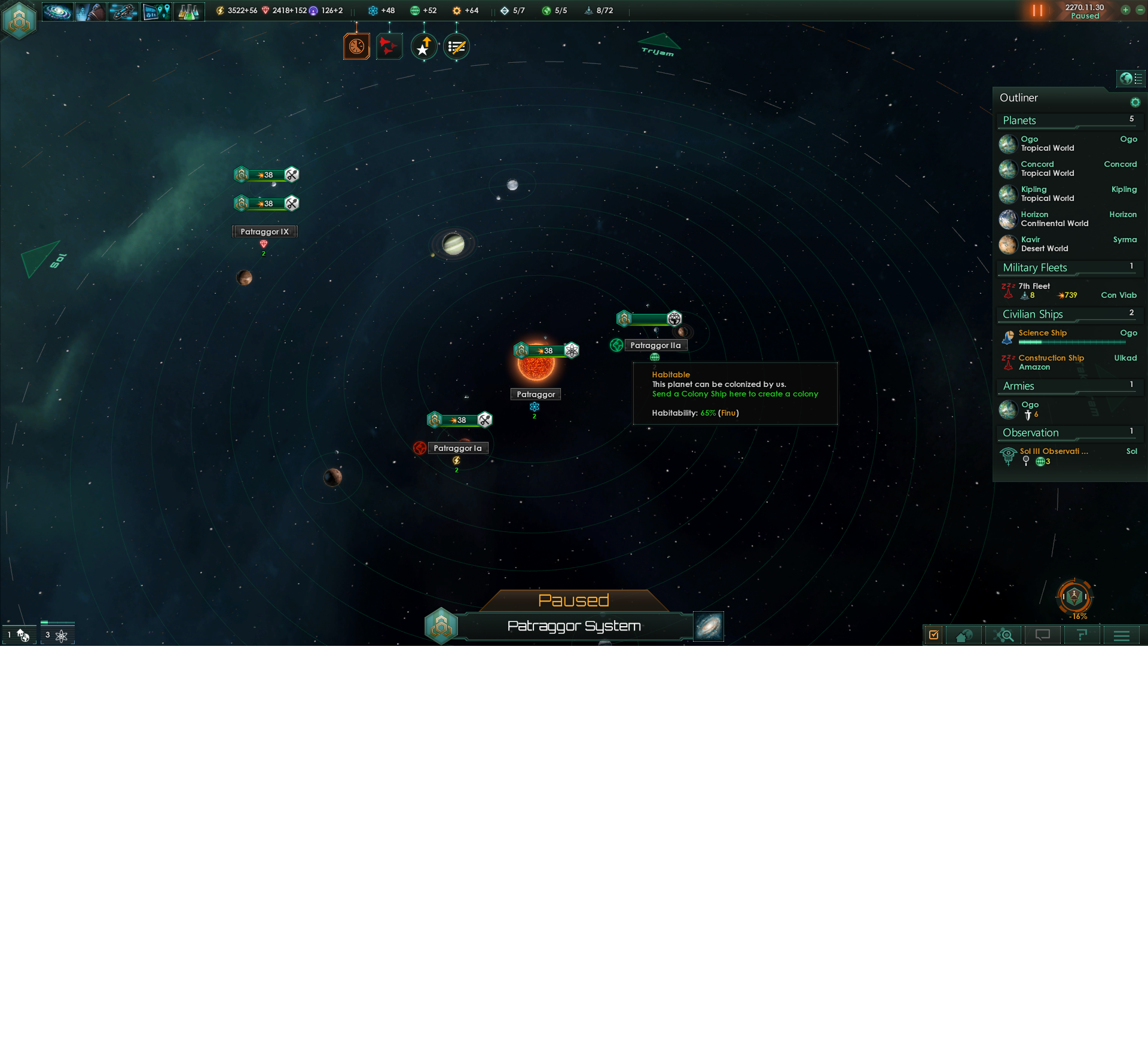Open the galaxy map view
The image size is (1148, 1049).
click(57, 10)
